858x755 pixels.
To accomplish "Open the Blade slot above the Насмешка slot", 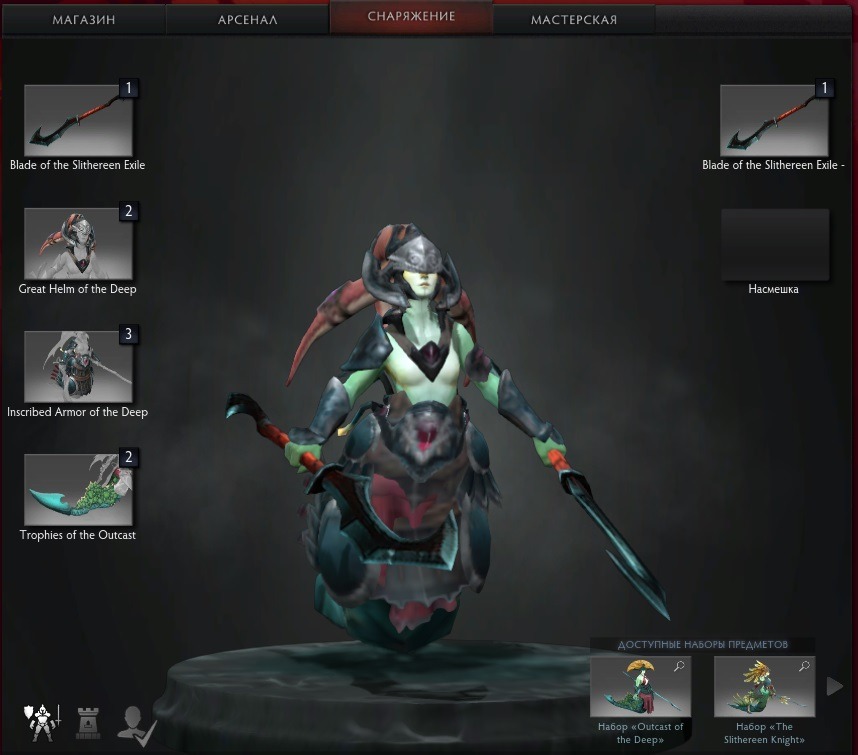I will (774, 120).
